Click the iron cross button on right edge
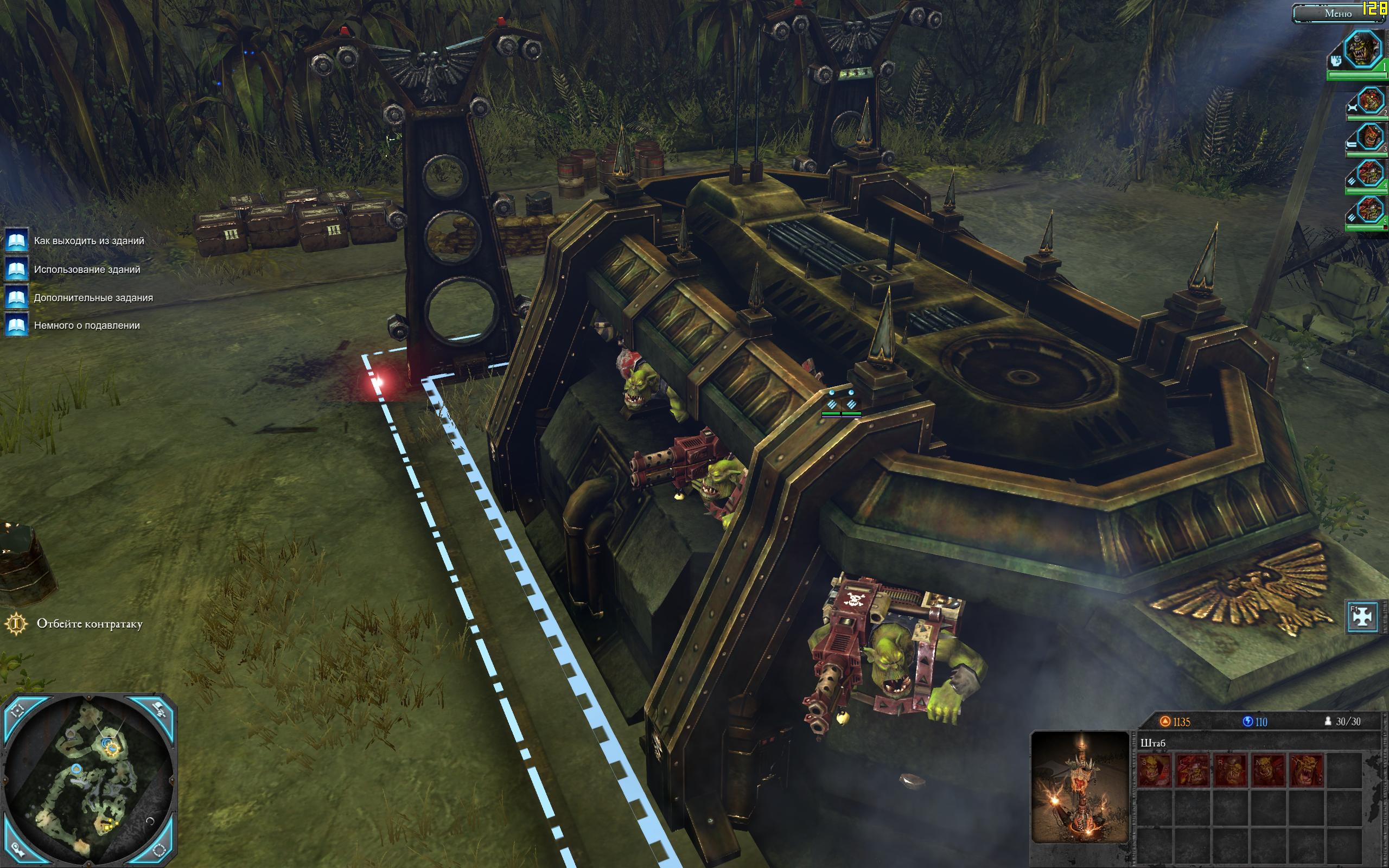This screenshot has height=868, width=1389. coord(1362,616)
